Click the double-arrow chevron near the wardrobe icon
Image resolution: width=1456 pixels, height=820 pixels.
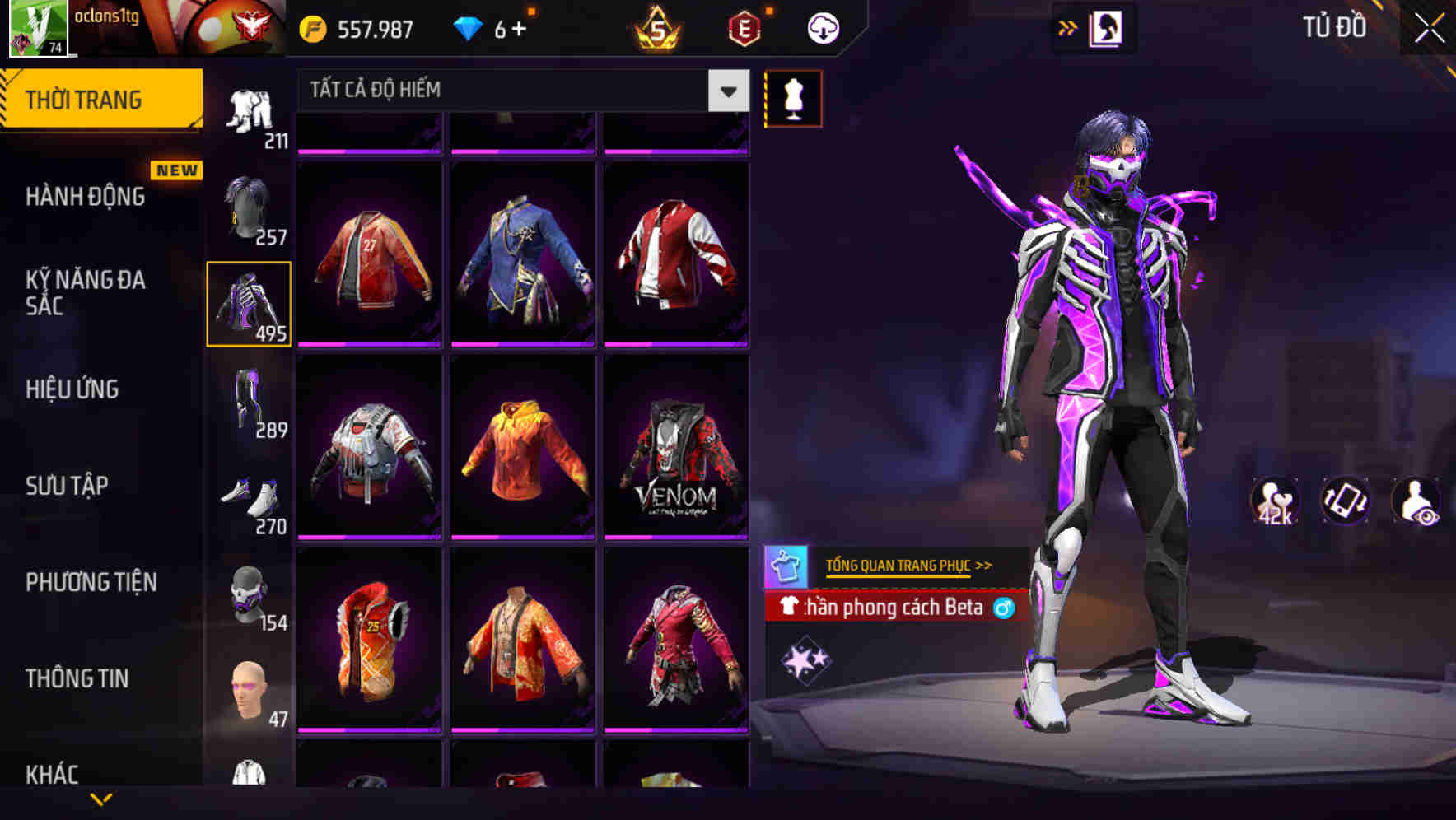pos(1068,26)
